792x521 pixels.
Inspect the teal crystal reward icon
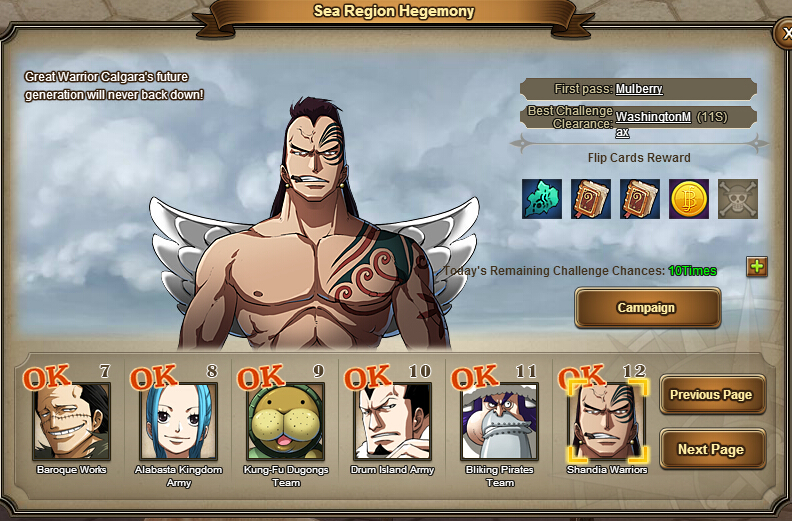[541, 199]
